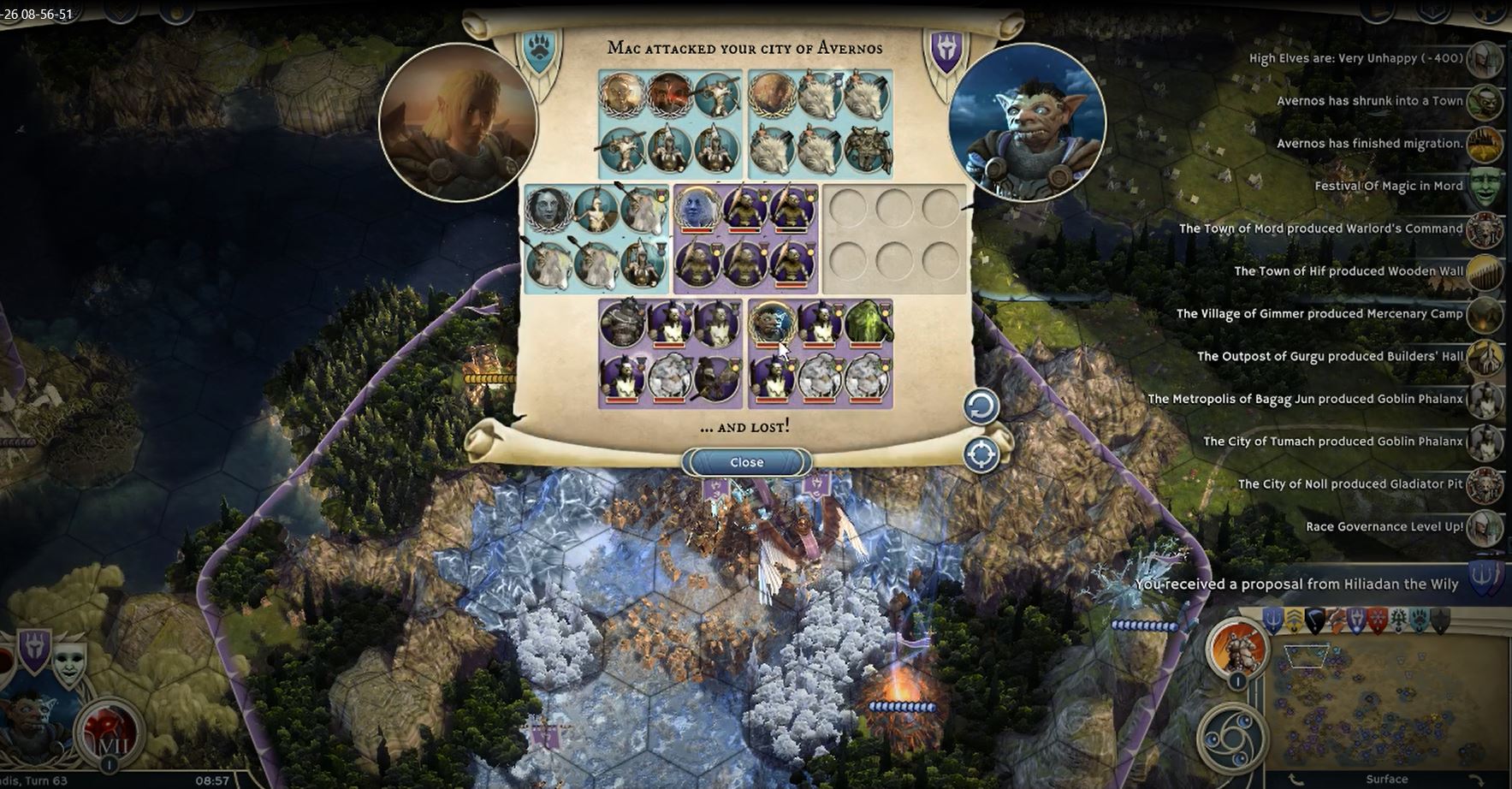Image resolution: width=1512 pixels, height=789 pixels.
Task: Select the Gimmer Mercenary Camp notification
Action: coord(1319,314)
